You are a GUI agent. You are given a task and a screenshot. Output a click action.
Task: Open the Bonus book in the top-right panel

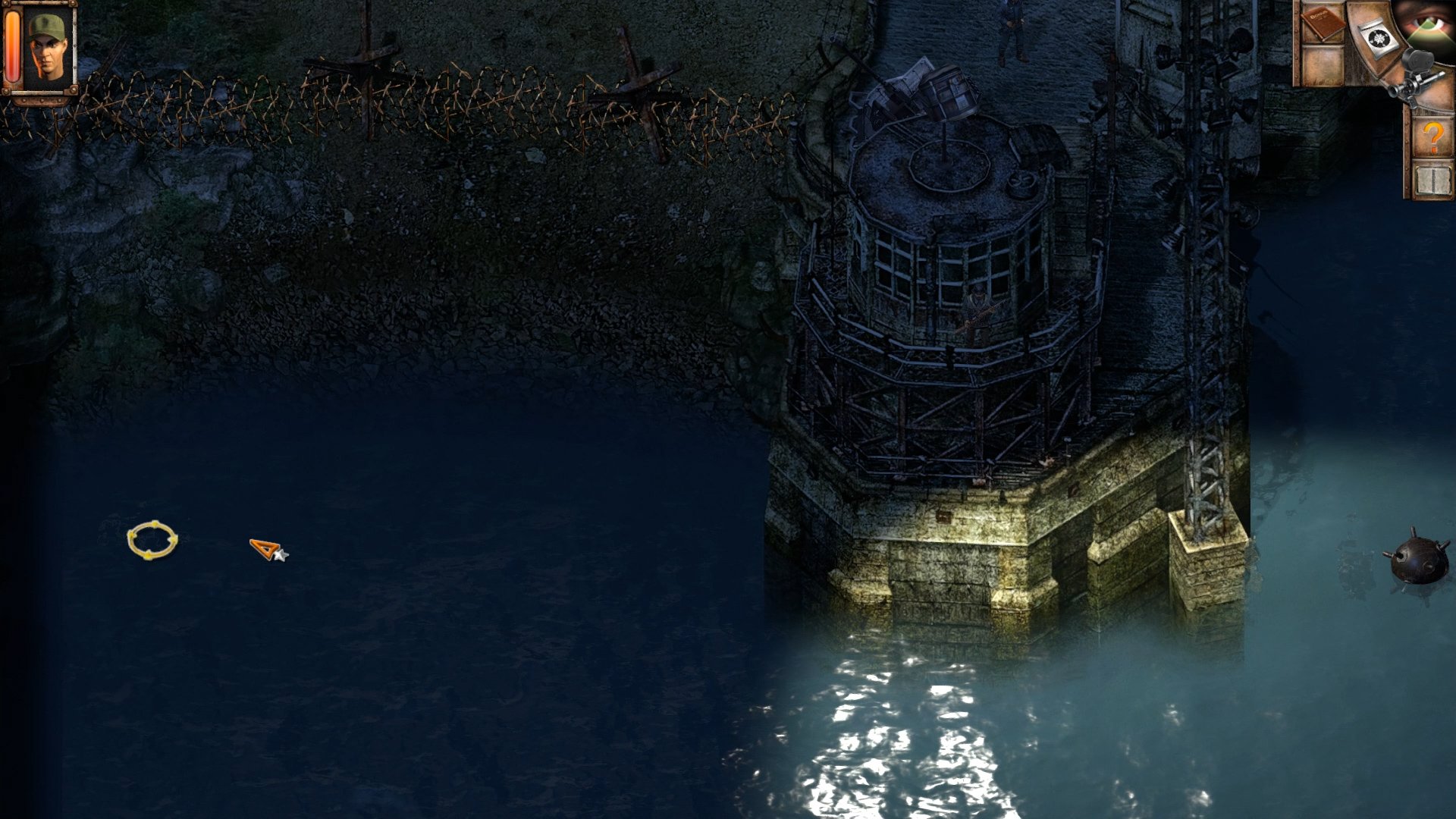tap(1323, 24)
